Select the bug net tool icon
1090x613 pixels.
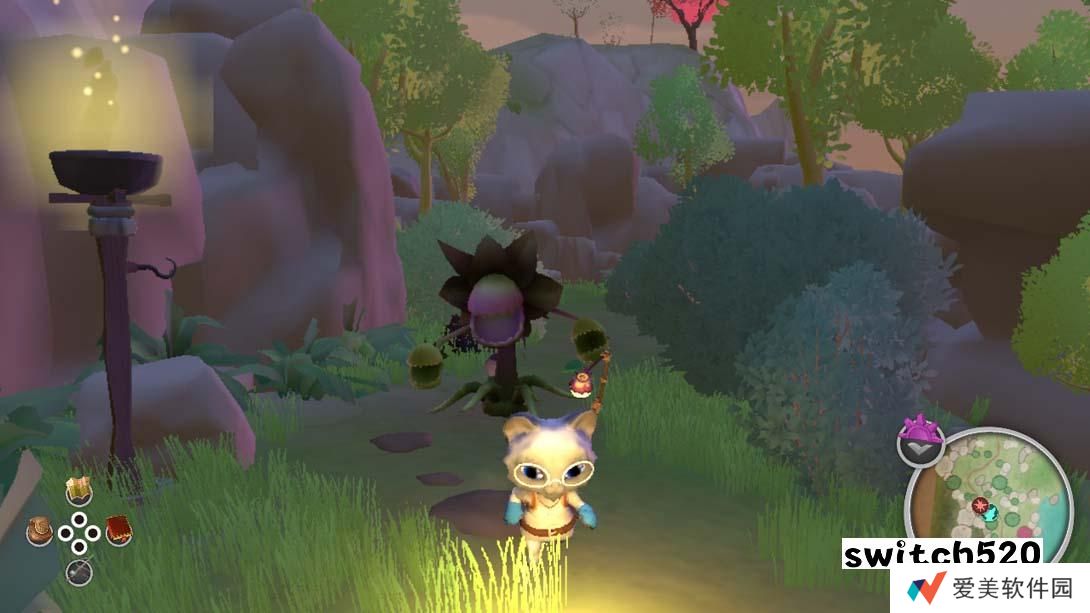[x=79, y=572]
